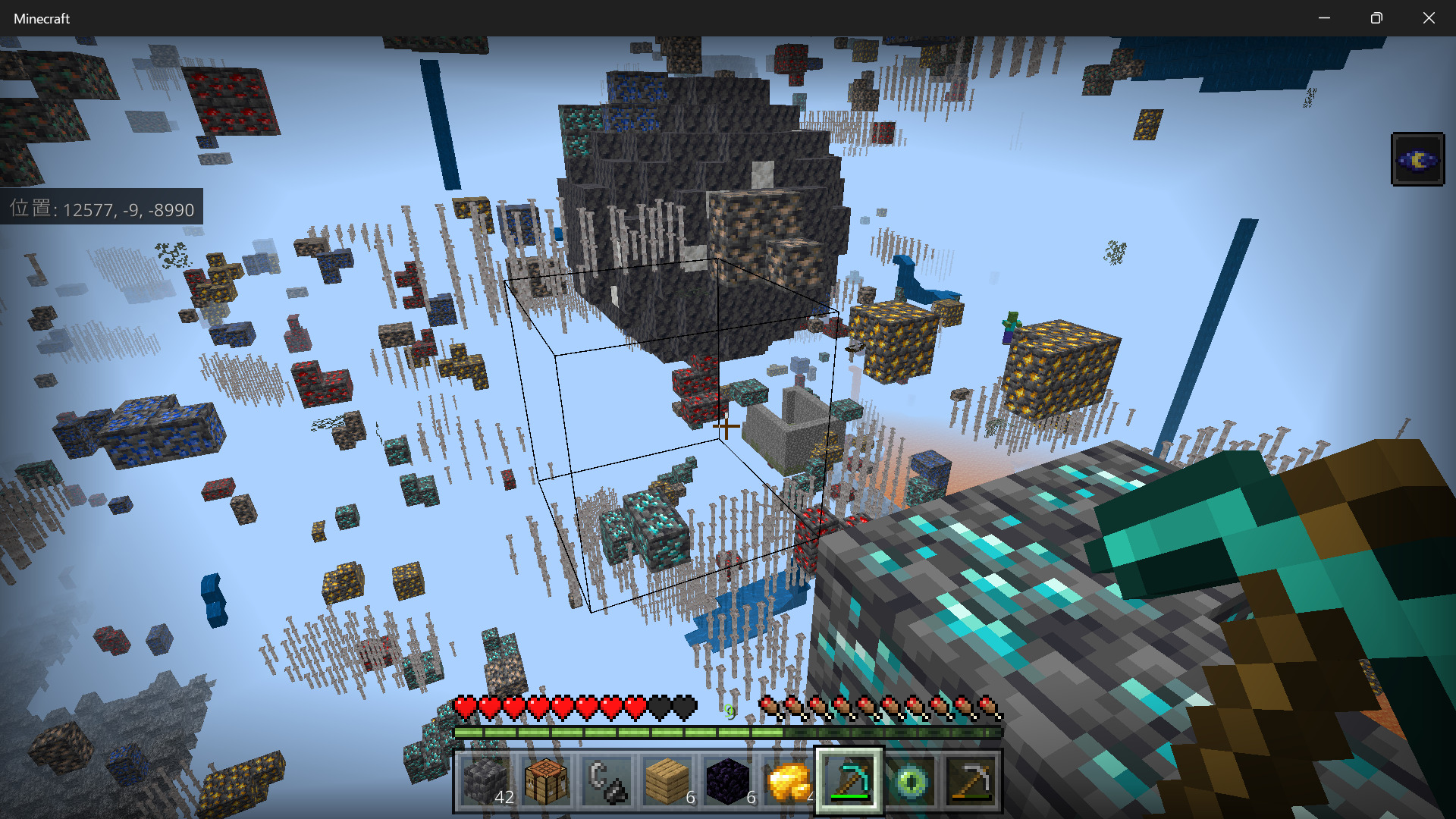Pick the obsidian hotbar slot
This screenshot has width=1456, height=819.
728,781
